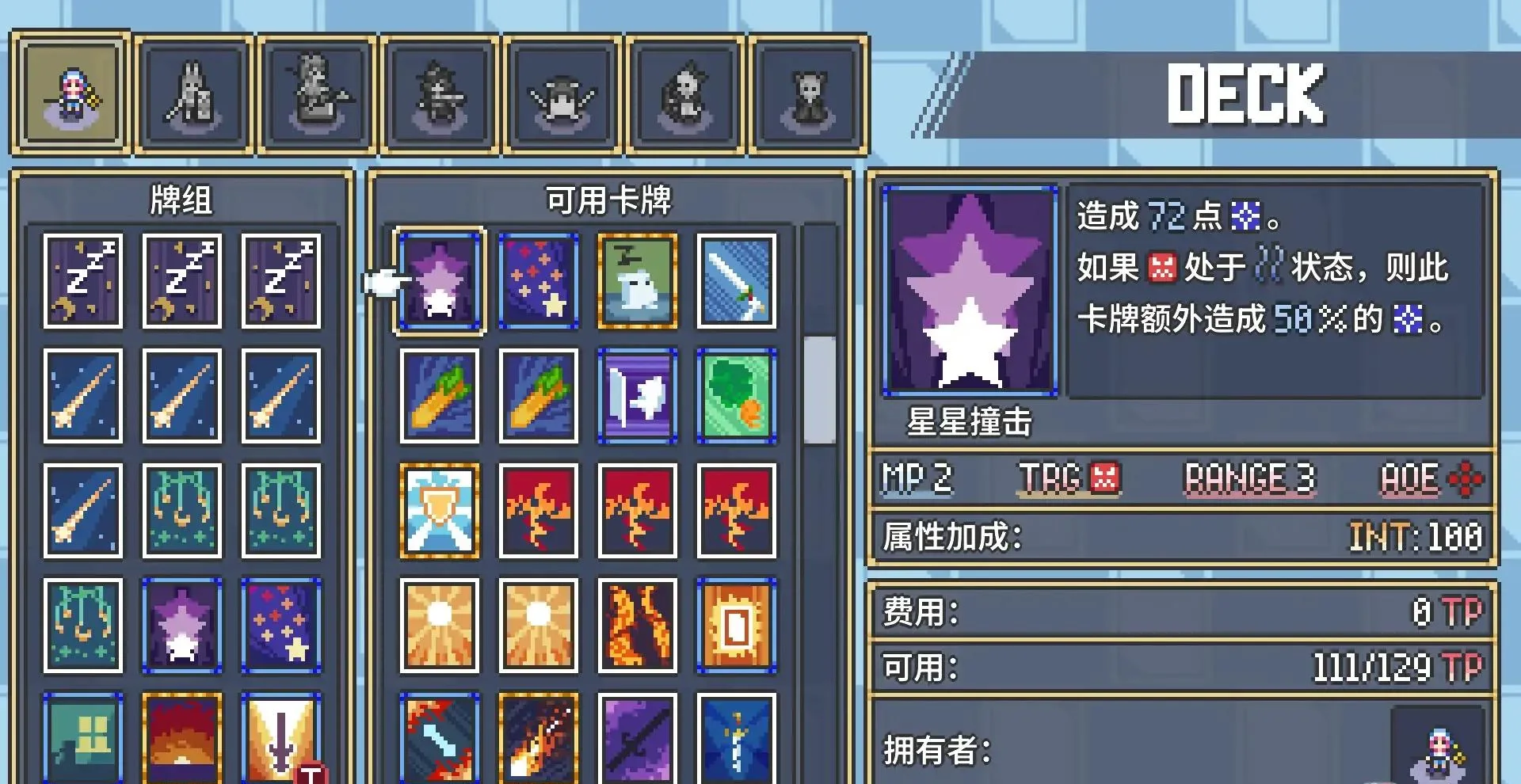Pick a baguette card in available cards
Image resolution: width=1521 pixels, height=784 pixels.
[x=438, y=396]
